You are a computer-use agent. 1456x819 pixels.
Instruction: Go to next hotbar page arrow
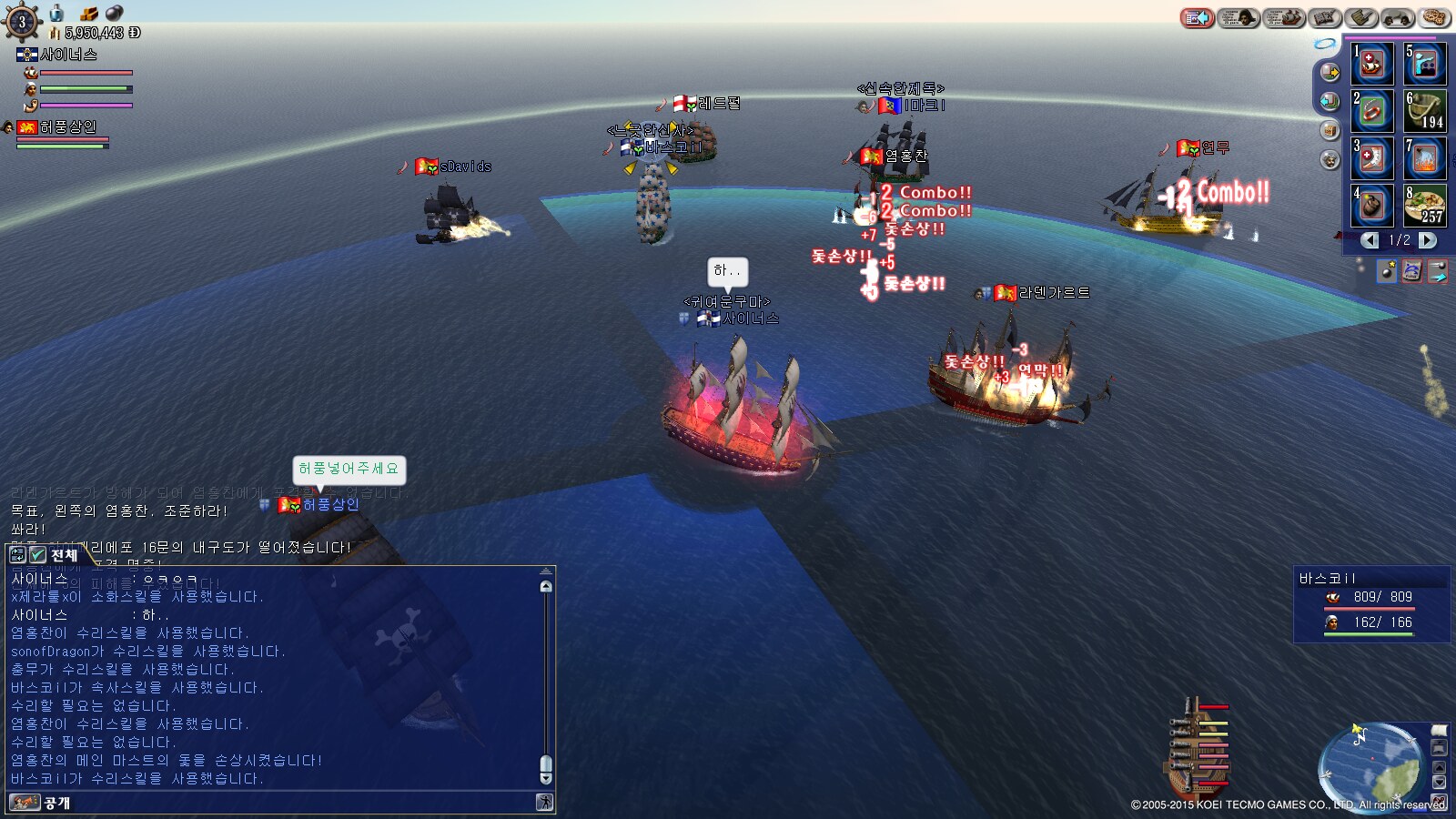coord(1428,240)
